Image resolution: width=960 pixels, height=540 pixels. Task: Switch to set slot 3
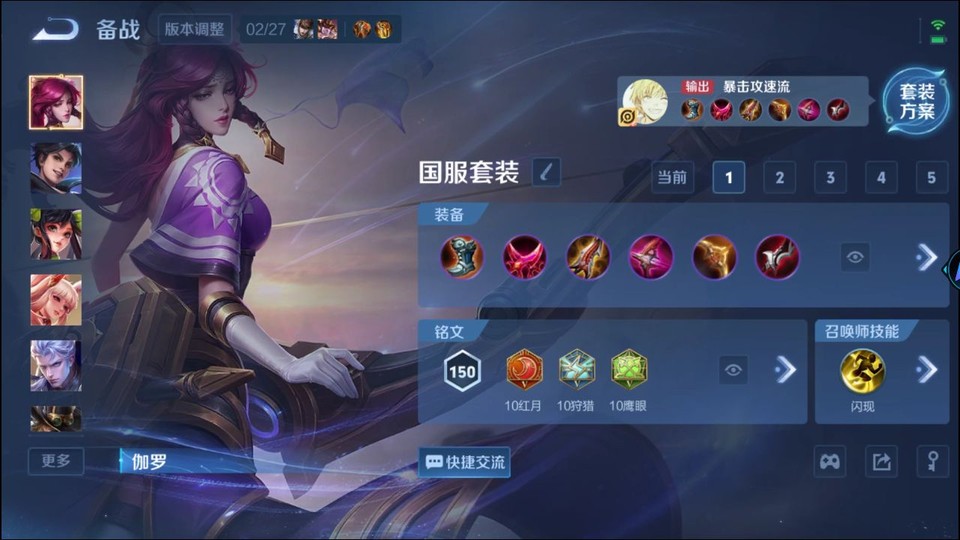(x=830, y=178)
